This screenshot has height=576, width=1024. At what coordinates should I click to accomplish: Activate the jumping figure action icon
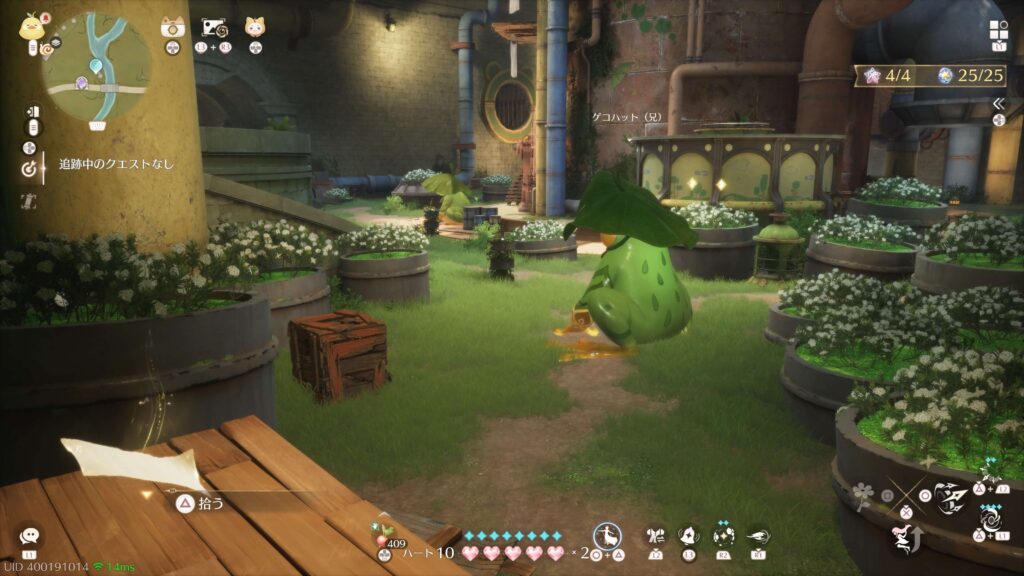point(901,540)
